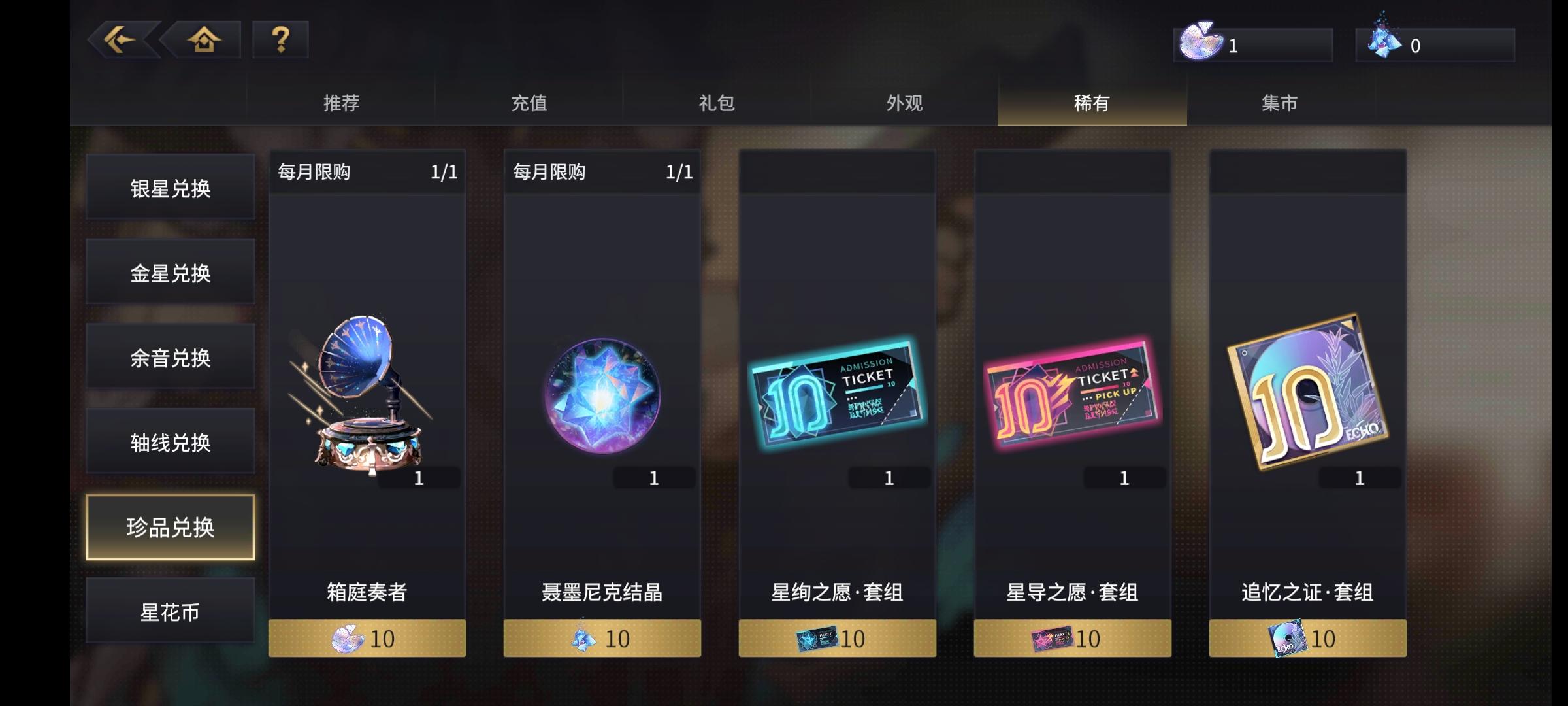Click the 10-price purchase bar under 箱庭奏者
Screen dimensions: 1568x706
pos(366,639)
